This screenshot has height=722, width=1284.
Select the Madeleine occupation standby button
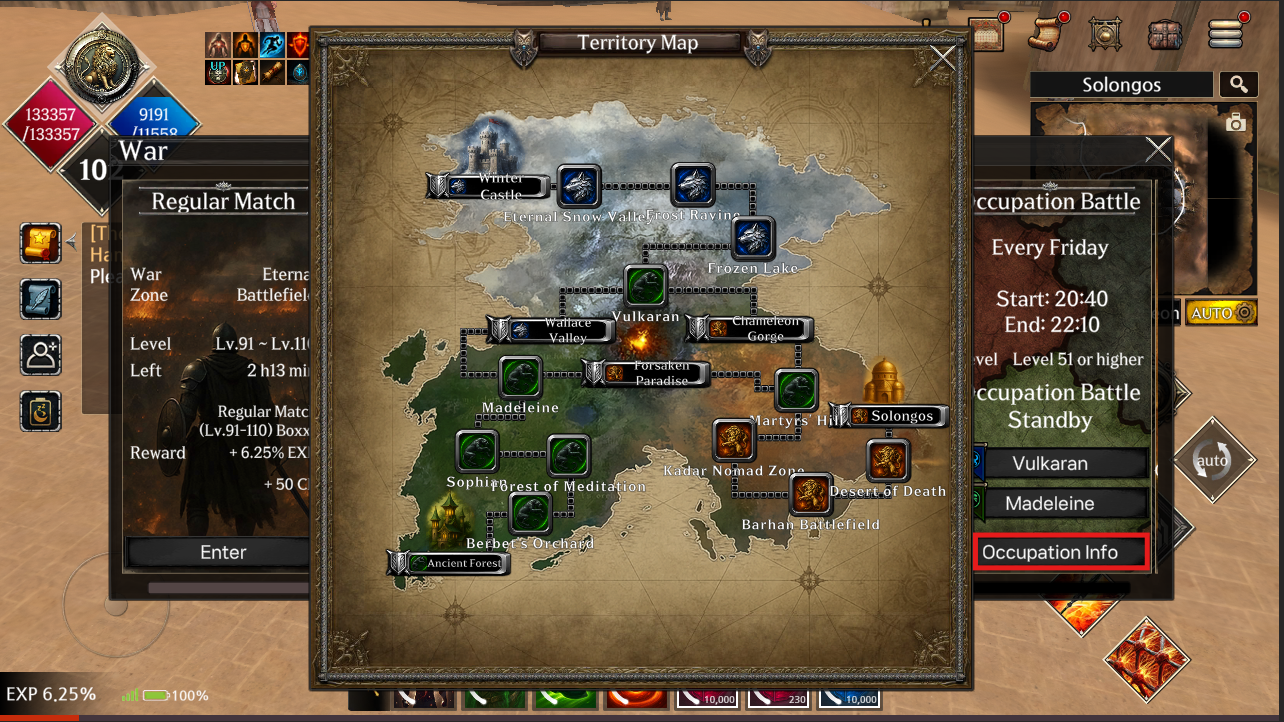point(1050,504)
